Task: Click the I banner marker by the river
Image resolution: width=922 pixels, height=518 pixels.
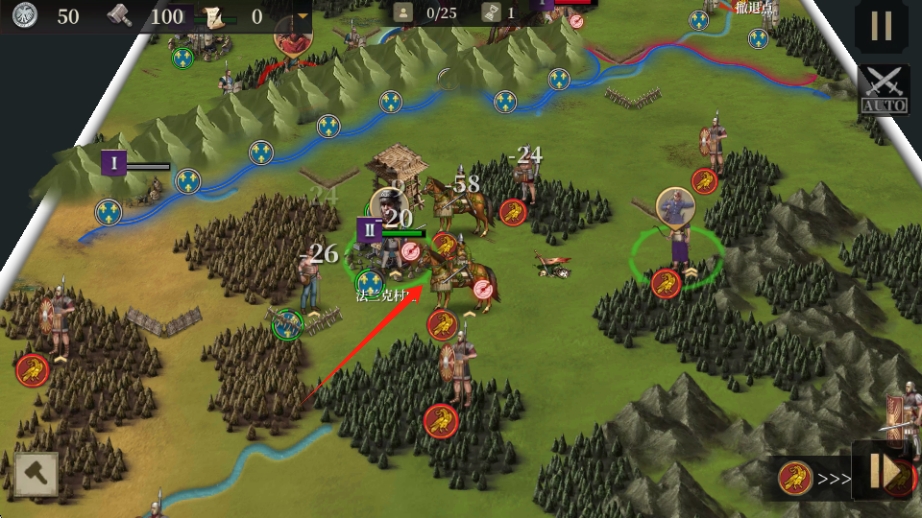Action: [x=114, y=162]
